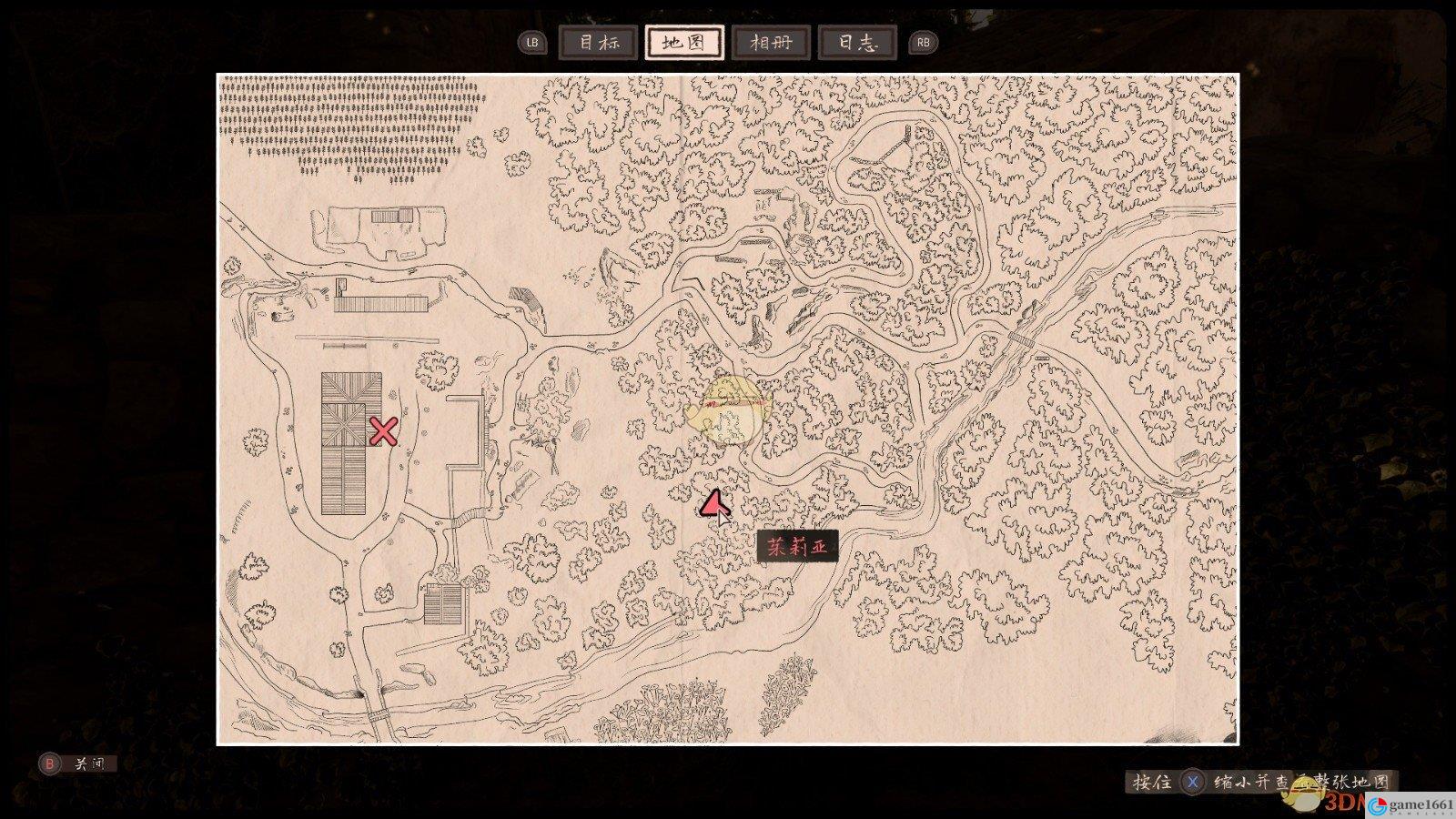The image size is (1456, 819).
Task: Select the 地图 tab
Action: pyautogui.click(x=684, y=43)
